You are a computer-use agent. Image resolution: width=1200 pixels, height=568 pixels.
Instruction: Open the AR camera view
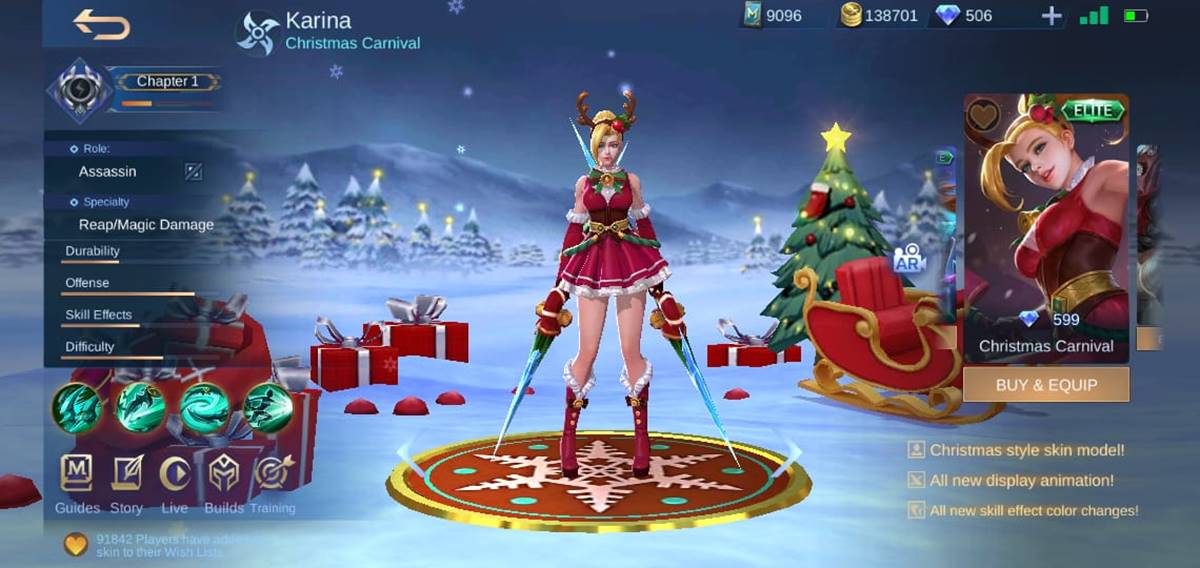(x=909, y=261)
